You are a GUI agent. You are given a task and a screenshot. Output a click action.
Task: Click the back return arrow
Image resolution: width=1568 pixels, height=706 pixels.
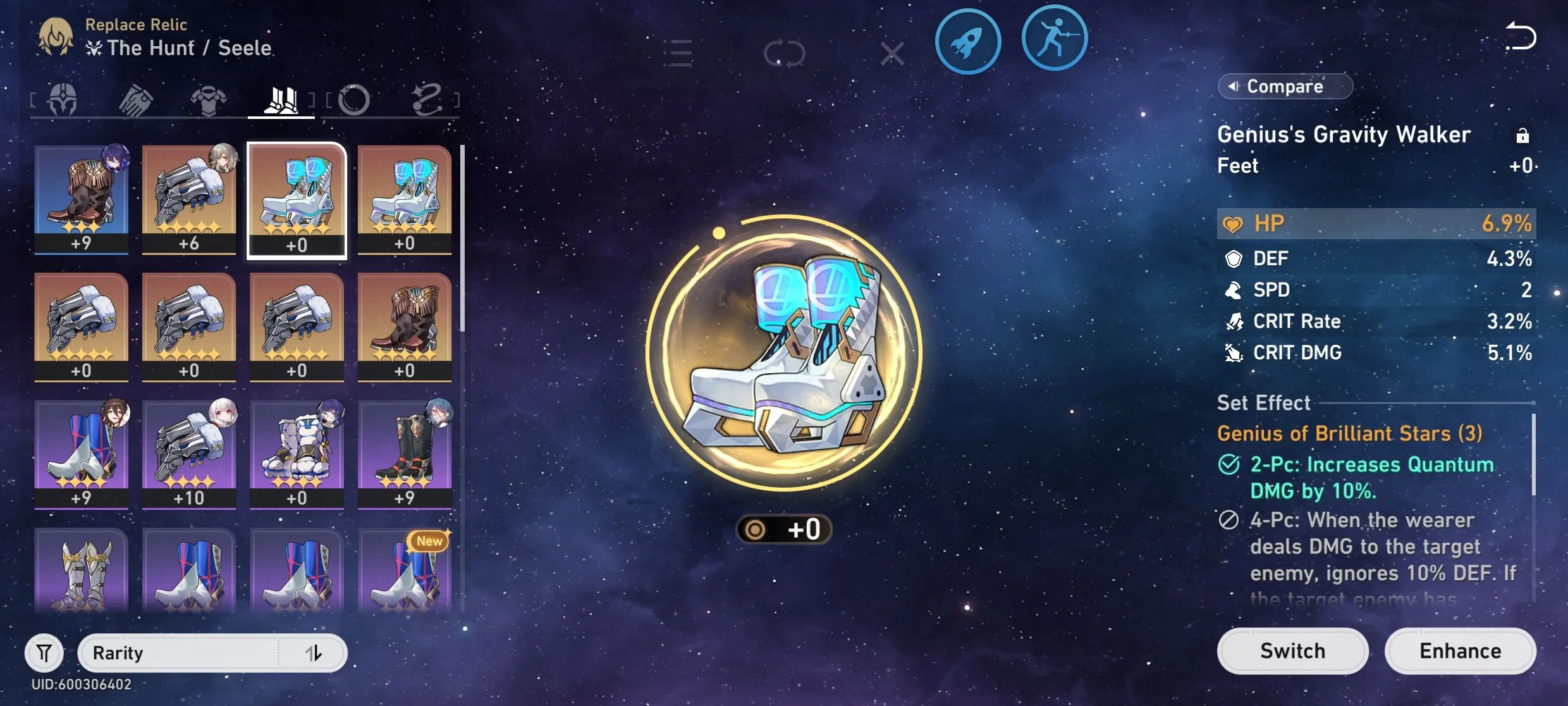click(1521, 36)
